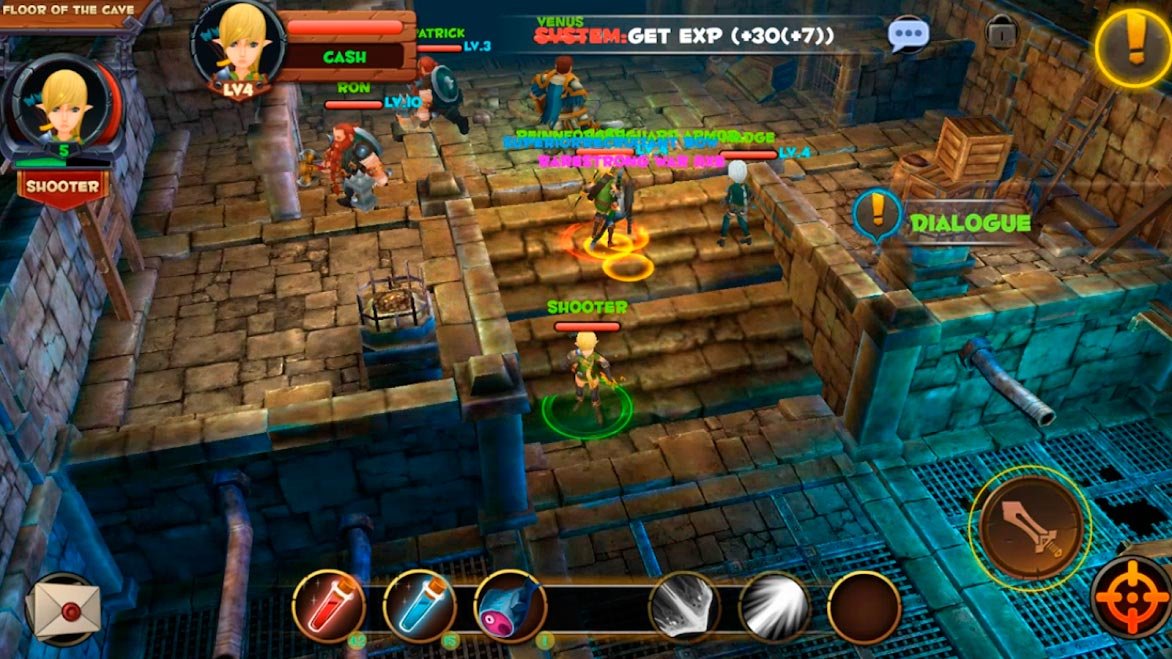Open the chat speech bubble
This screenshot has width=1172, height=659.
(x=908, y=34)
